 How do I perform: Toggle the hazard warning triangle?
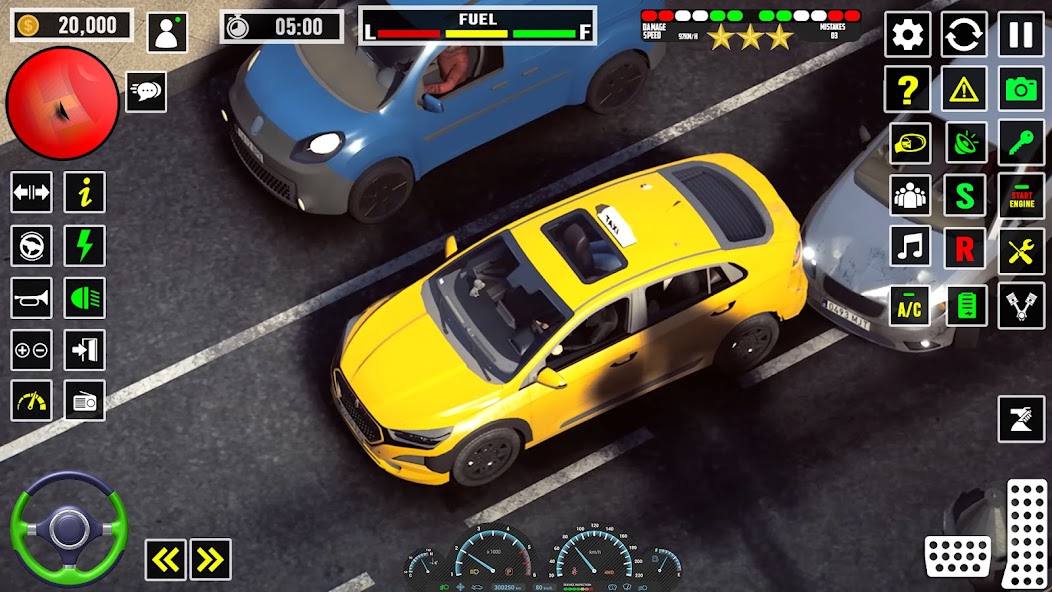click(964, 90)
